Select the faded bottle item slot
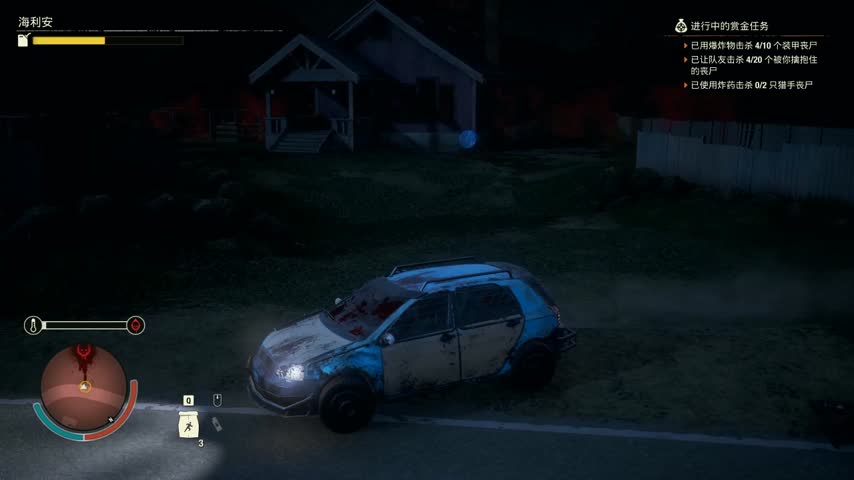The image size is (854, 480). [x=217, y=424]
